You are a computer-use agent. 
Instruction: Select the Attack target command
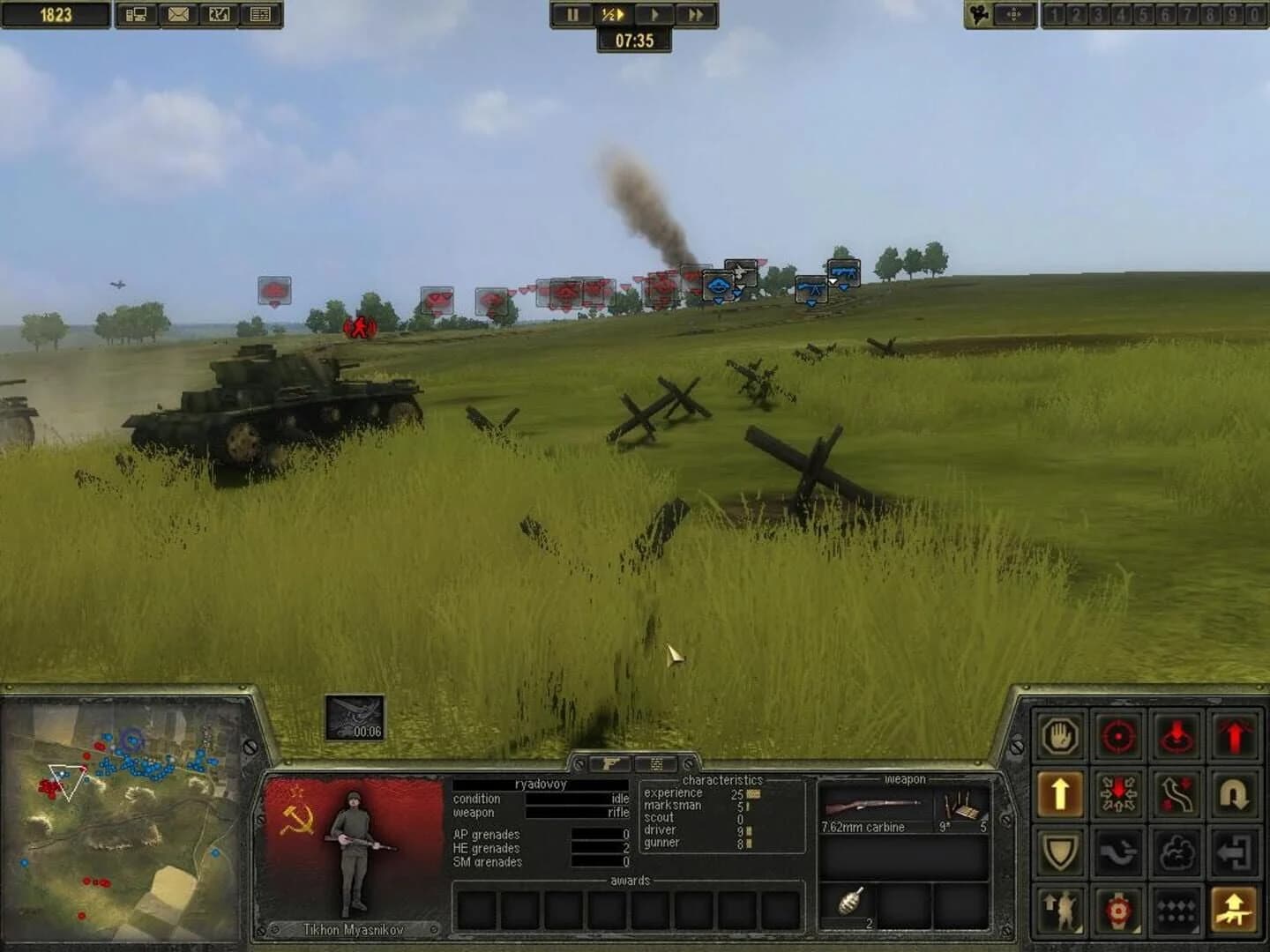coord(1118,738)
